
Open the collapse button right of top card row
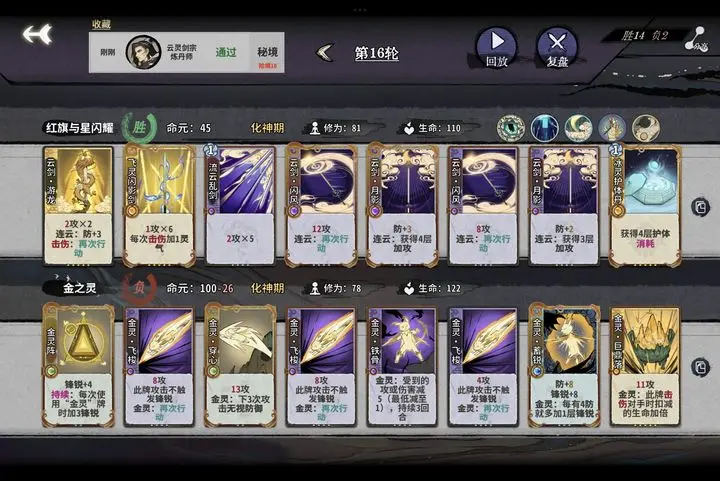[x=702, y=207]
